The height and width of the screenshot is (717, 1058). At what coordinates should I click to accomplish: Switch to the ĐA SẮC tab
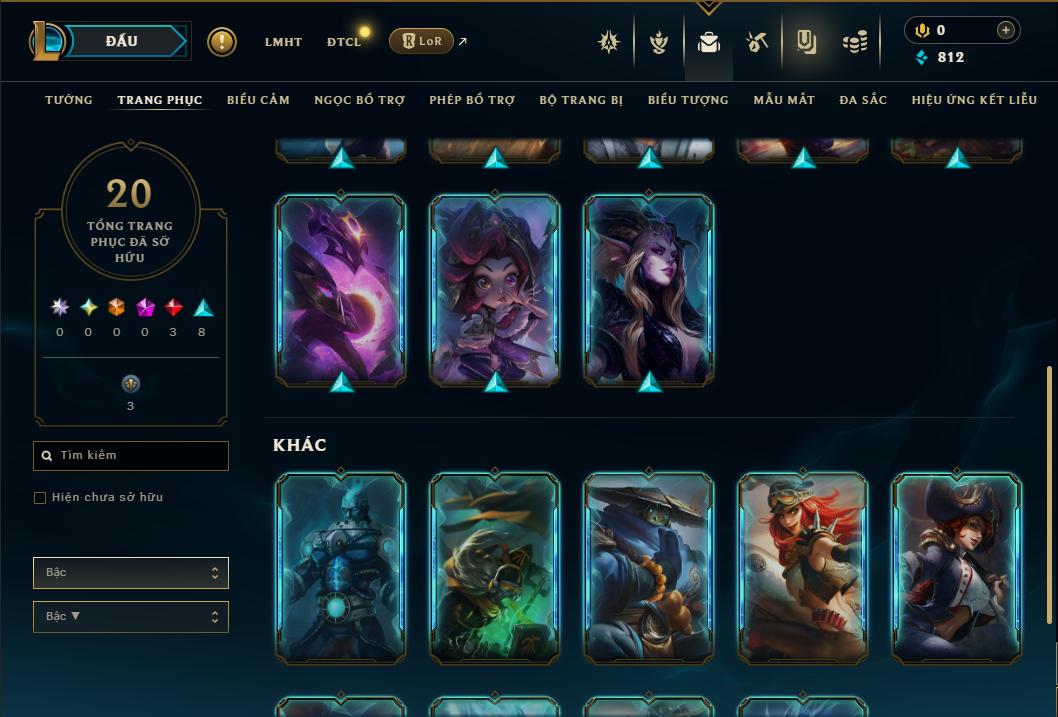click(x=863, y=100)
